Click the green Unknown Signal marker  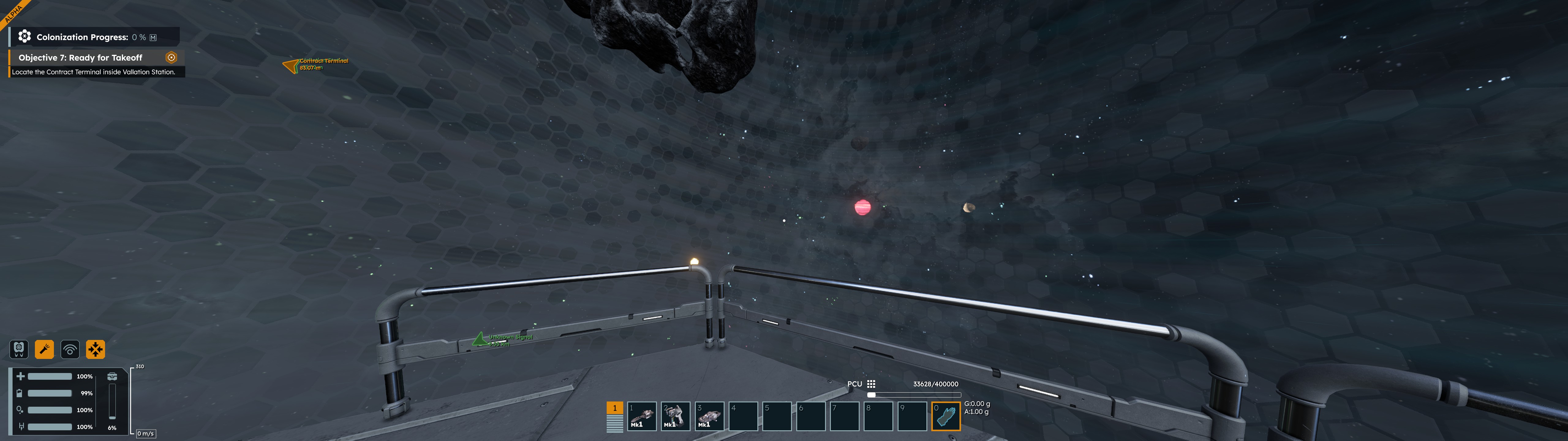click(480, 339)
